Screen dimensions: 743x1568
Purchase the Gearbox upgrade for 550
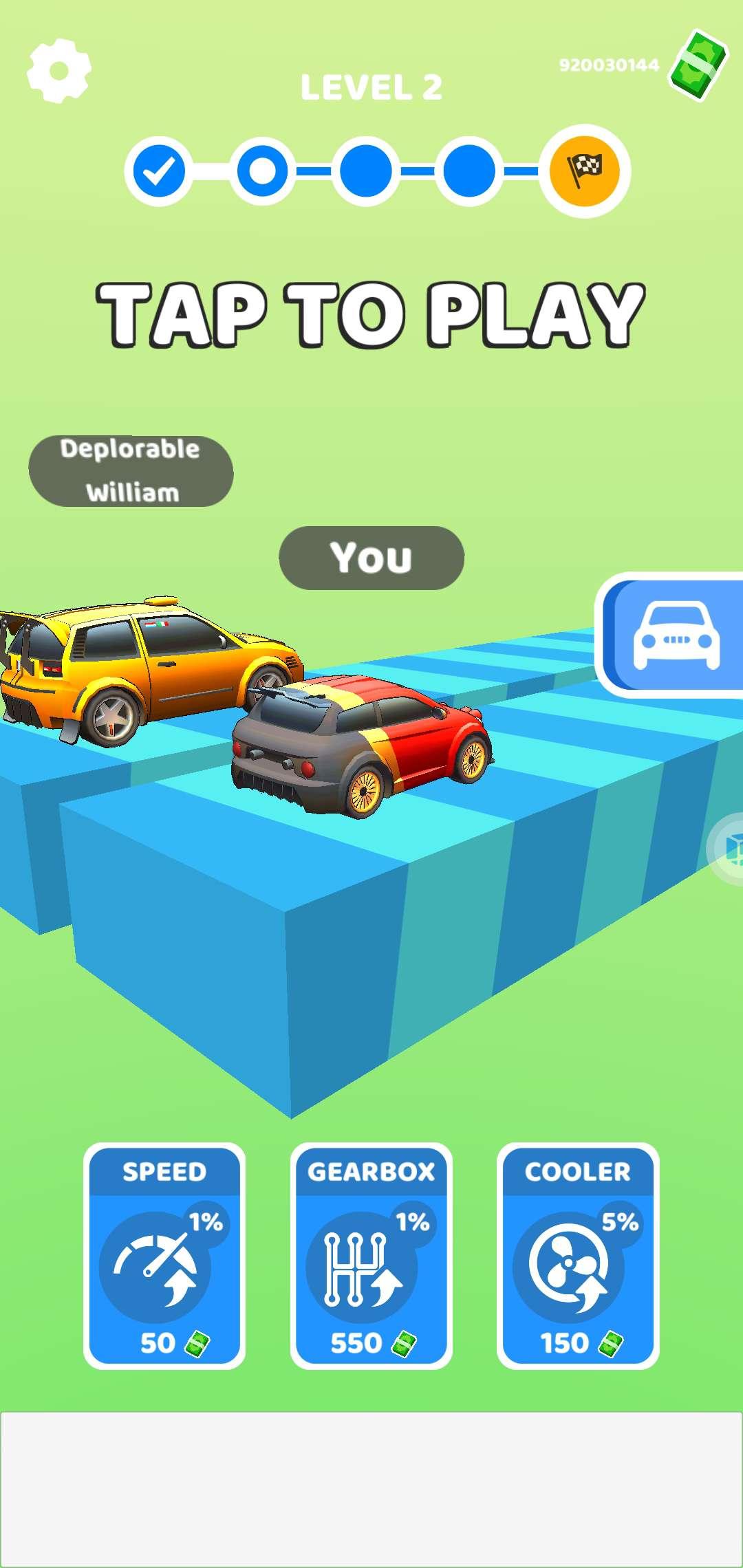point(371,1256)
